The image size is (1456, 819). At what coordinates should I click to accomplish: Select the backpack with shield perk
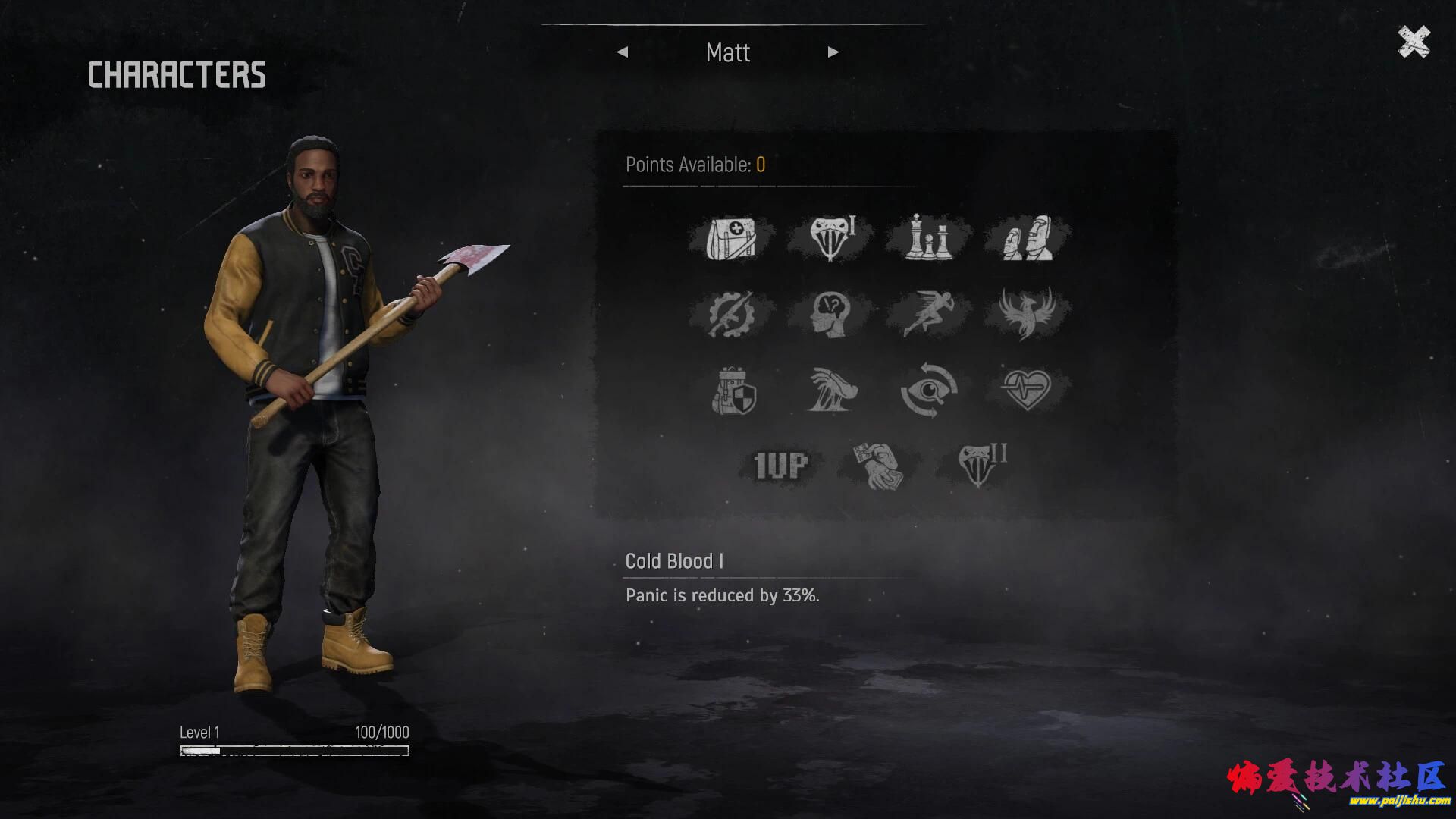pos(733,391)
